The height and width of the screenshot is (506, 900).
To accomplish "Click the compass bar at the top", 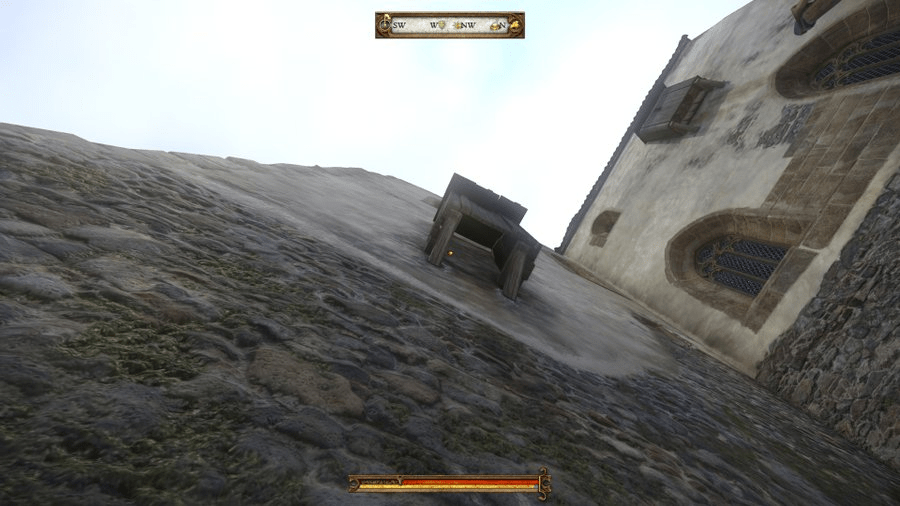I will pos(449,25).
